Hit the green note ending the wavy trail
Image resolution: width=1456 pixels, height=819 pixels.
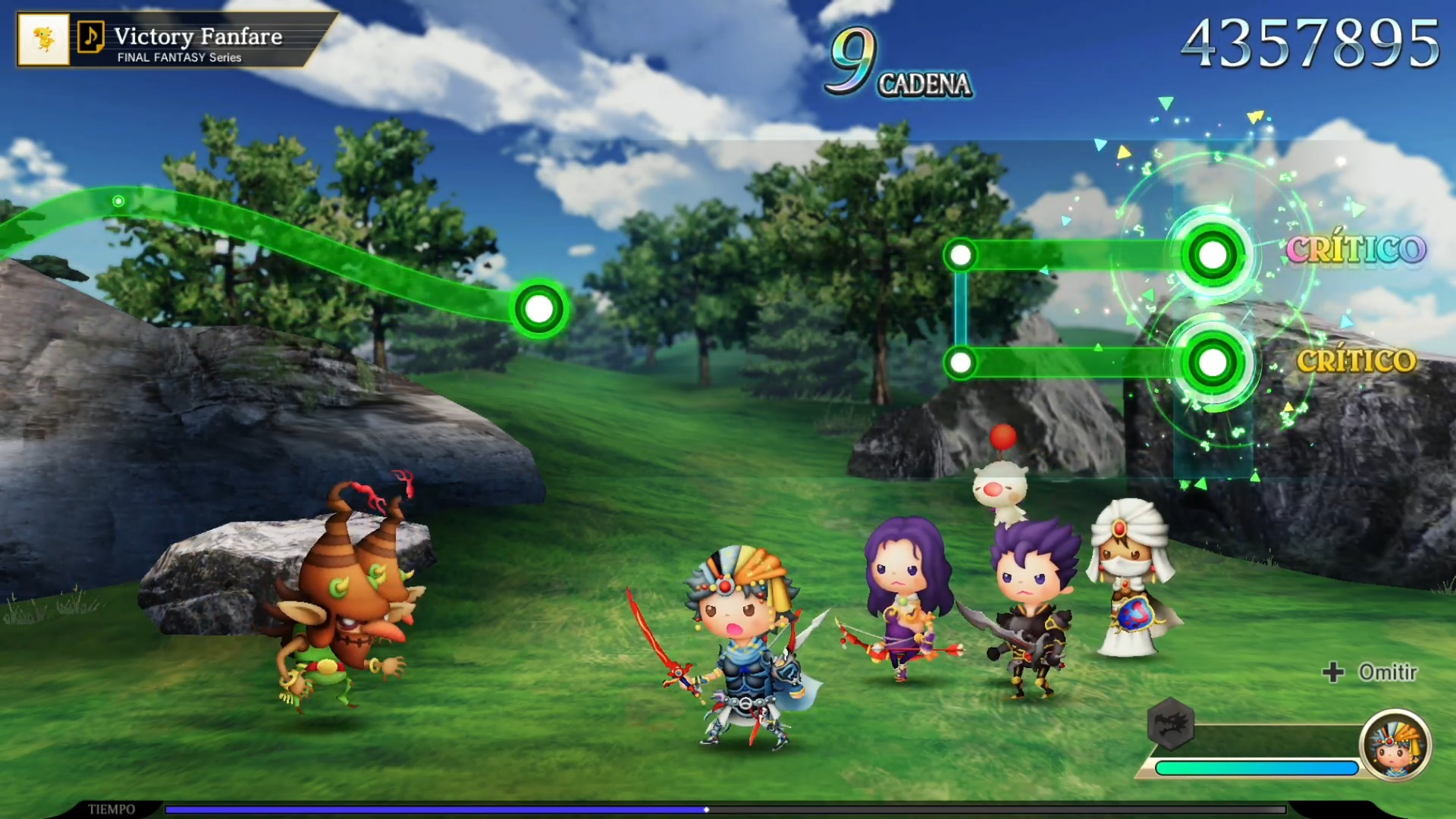(x=539, y=309)
